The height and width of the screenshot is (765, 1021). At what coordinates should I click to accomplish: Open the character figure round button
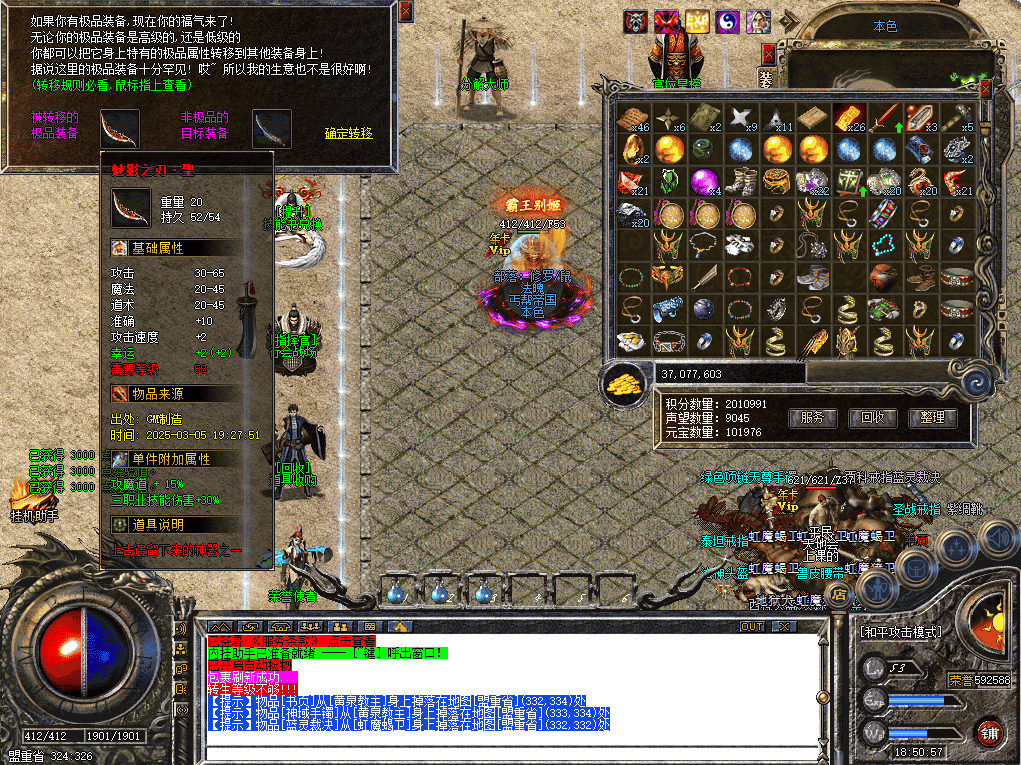tap(879, 586)
